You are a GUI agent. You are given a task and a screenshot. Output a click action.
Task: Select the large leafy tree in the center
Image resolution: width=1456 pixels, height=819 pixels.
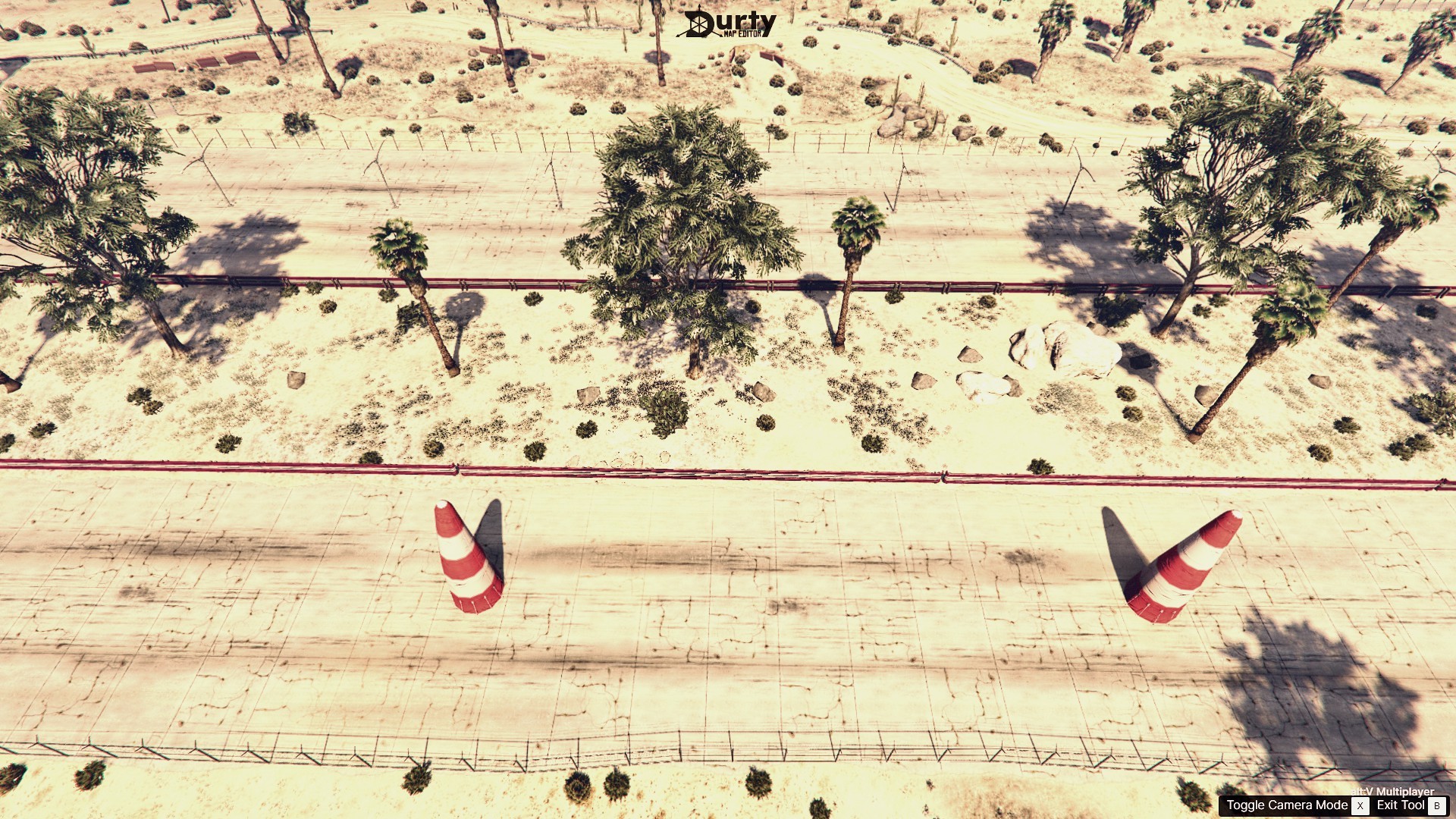tap(682, 220)
